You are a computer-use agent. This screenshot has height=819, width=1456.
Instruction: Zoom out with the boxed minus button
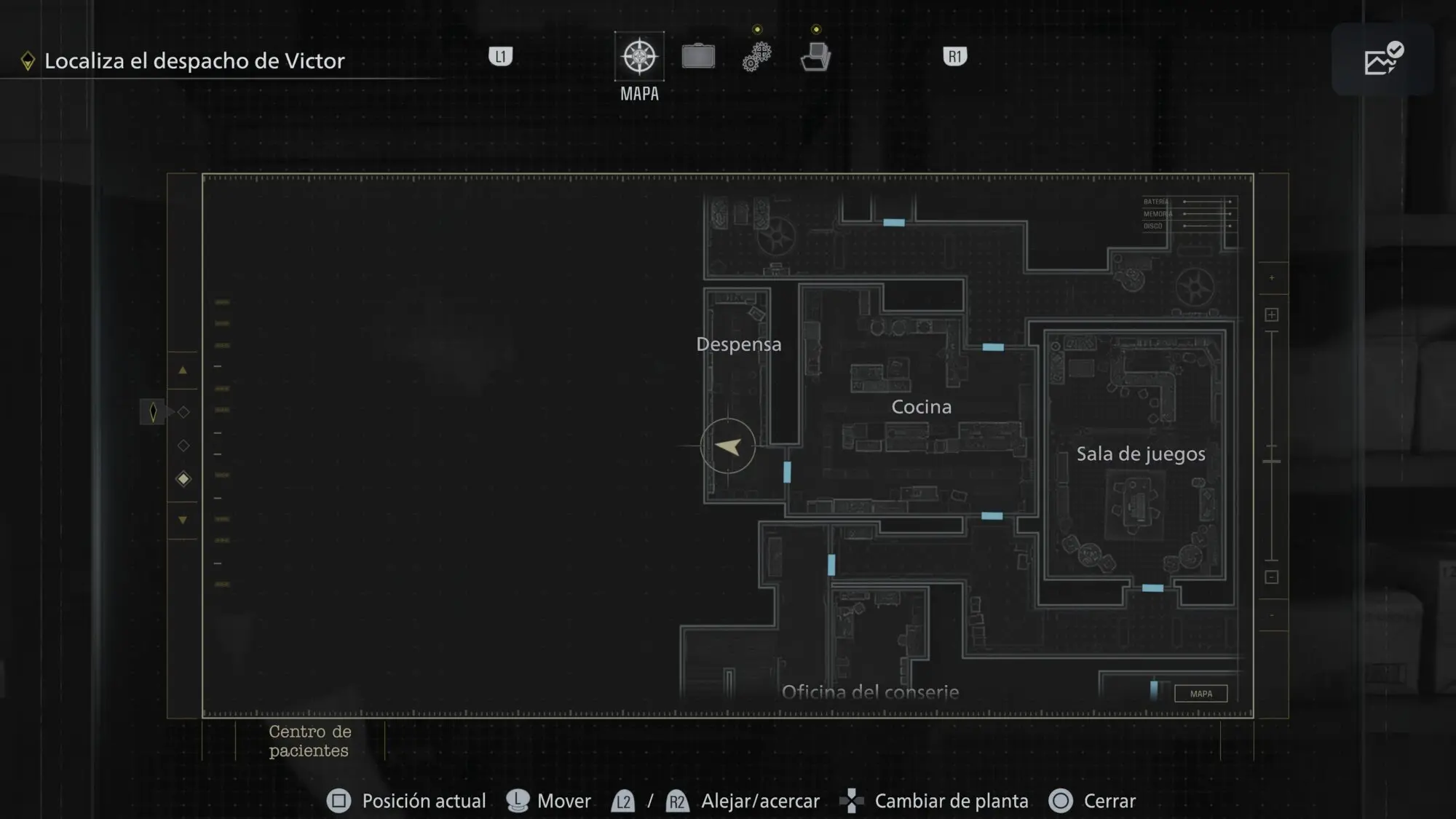(1271, 577)
